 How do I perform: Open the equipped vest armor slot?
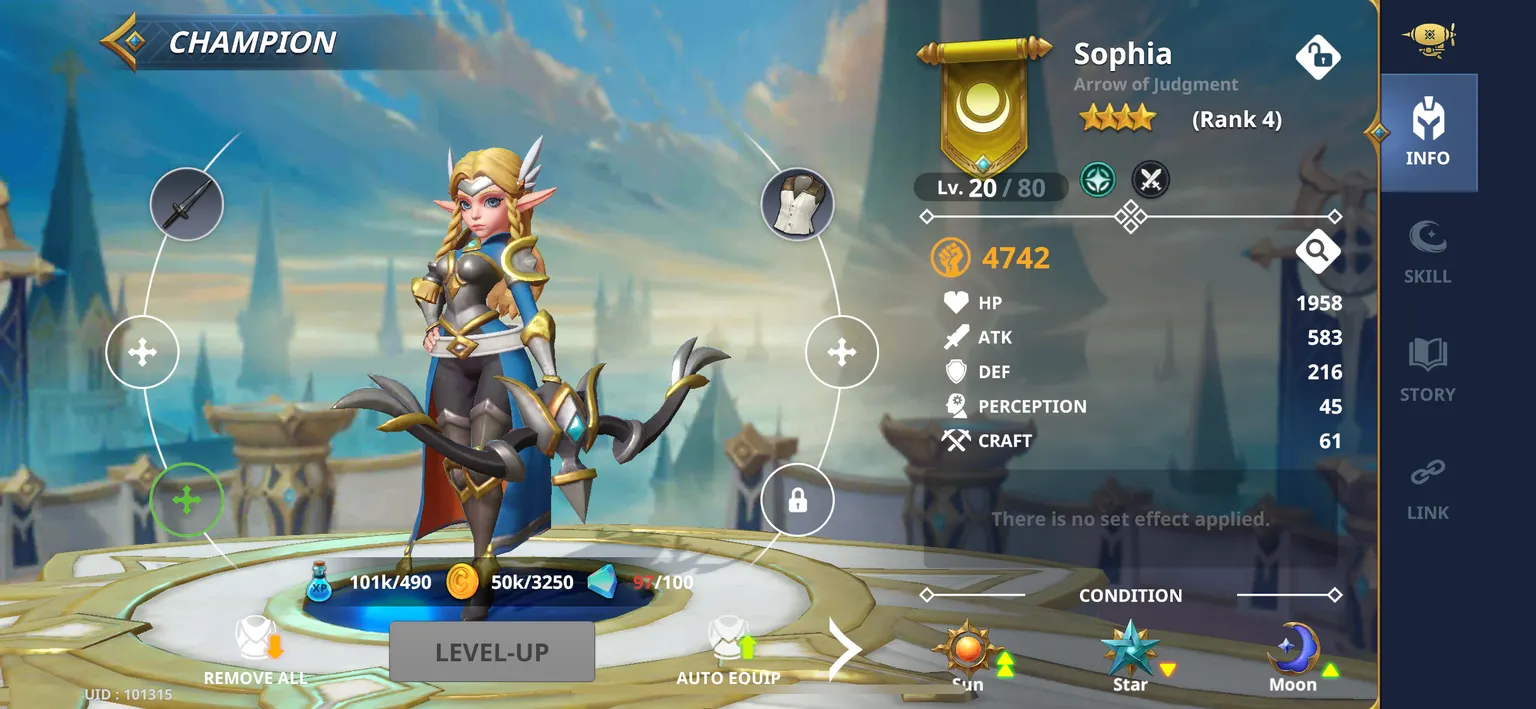(797, 204)
